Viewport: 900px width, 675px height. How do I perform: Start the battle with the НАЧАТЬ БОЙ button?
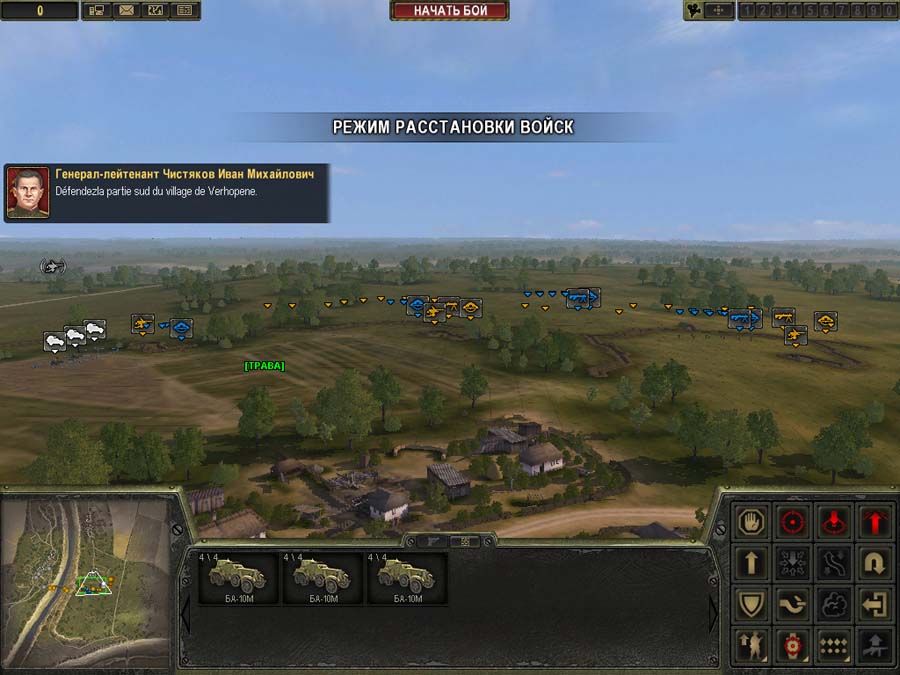pyautogui.click(x=449, y=11)
